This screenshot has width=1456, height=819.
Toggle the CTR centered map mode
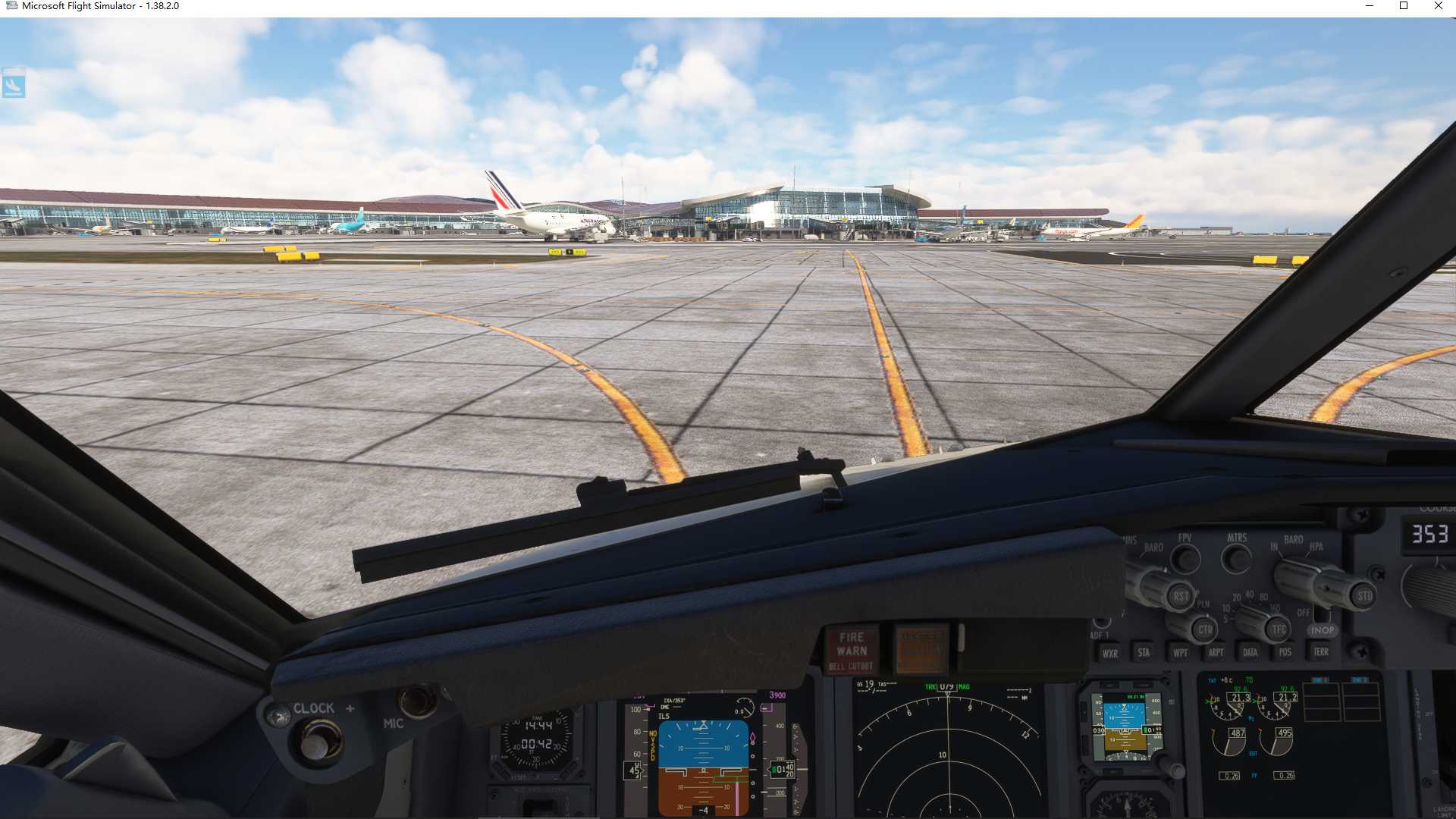[x=1206, y=629]
